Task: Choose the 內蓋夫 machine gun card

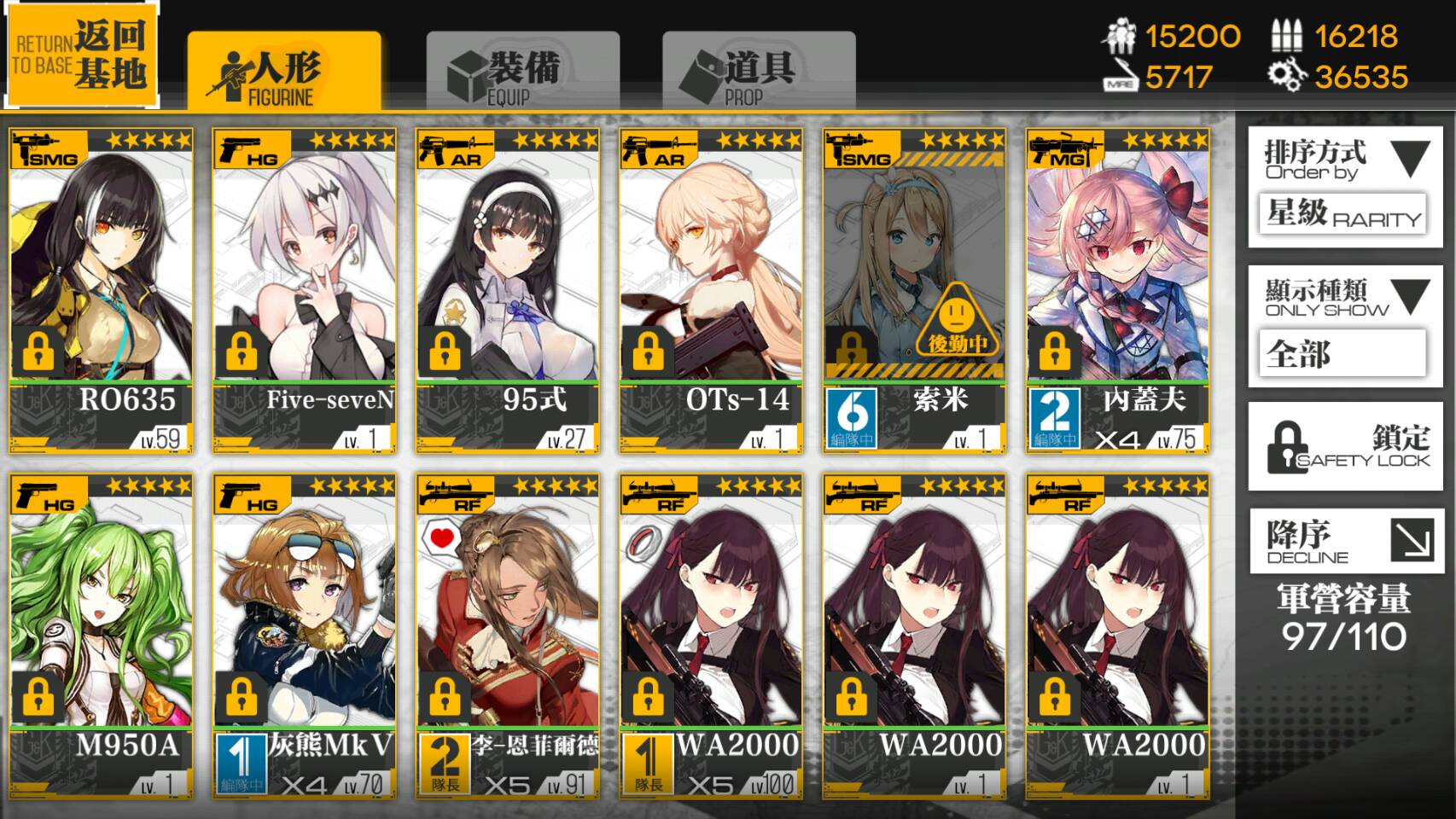Action: pyautogui.click(x=1117, y=290)
